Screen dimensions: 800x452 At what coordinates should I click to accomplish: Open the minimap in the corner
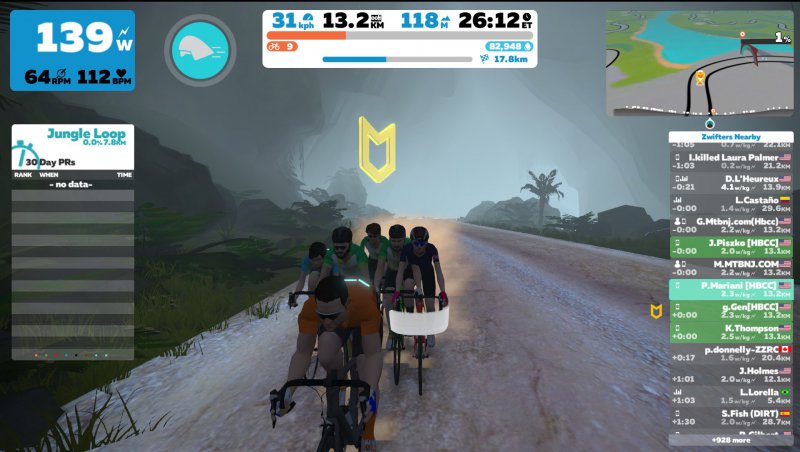tap(698, 64)
